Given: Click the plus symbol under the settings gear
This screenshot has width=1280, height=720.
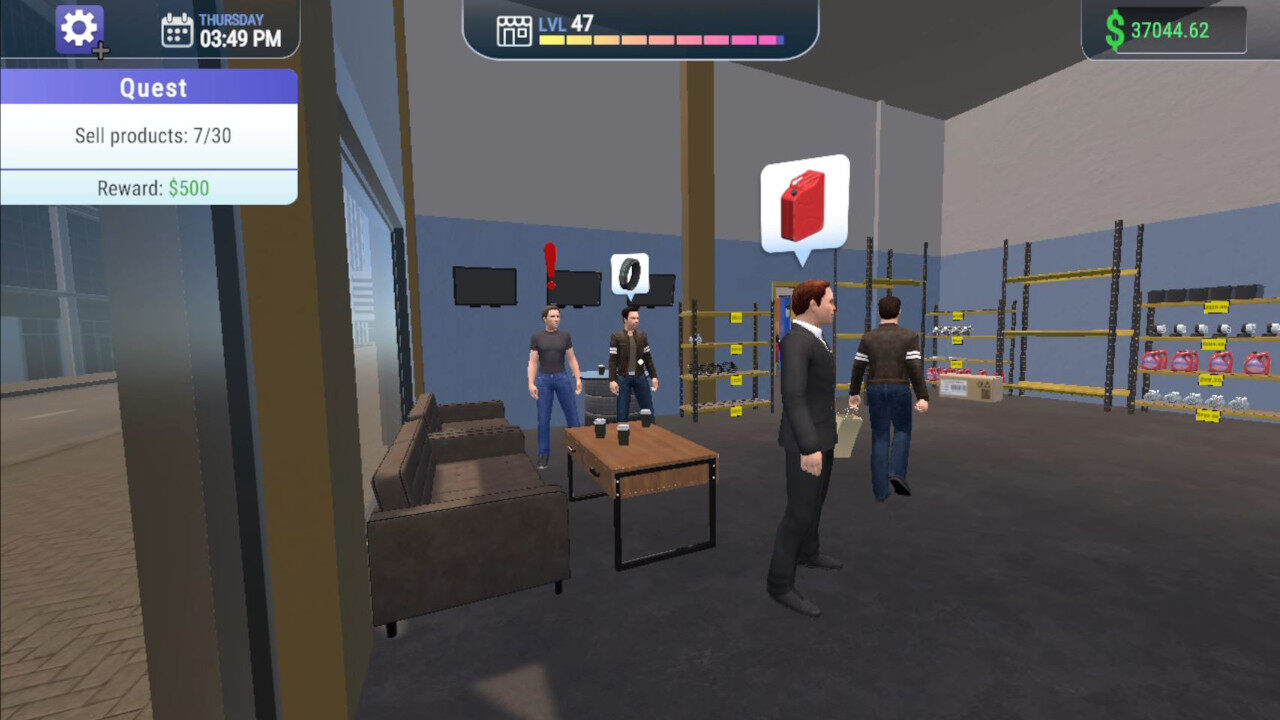Looking at the screenshot, I should 100,48.
